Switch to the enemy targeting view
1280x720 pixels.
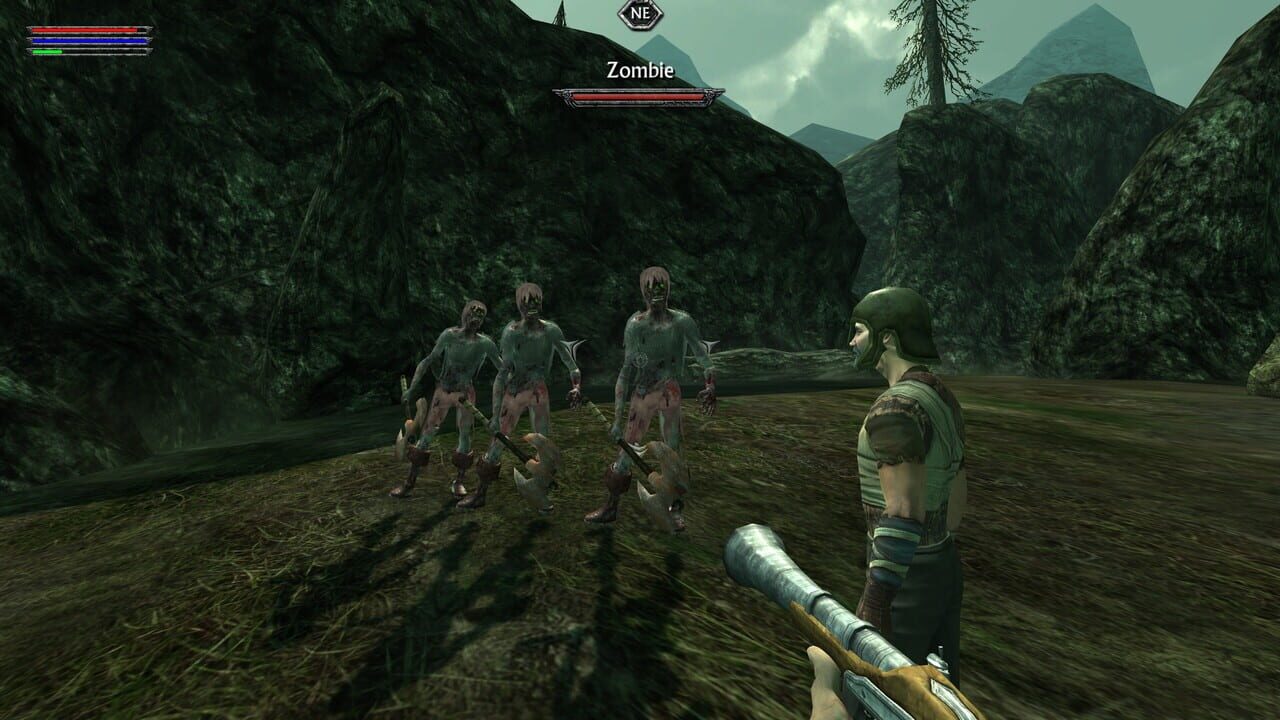[639, 96]
